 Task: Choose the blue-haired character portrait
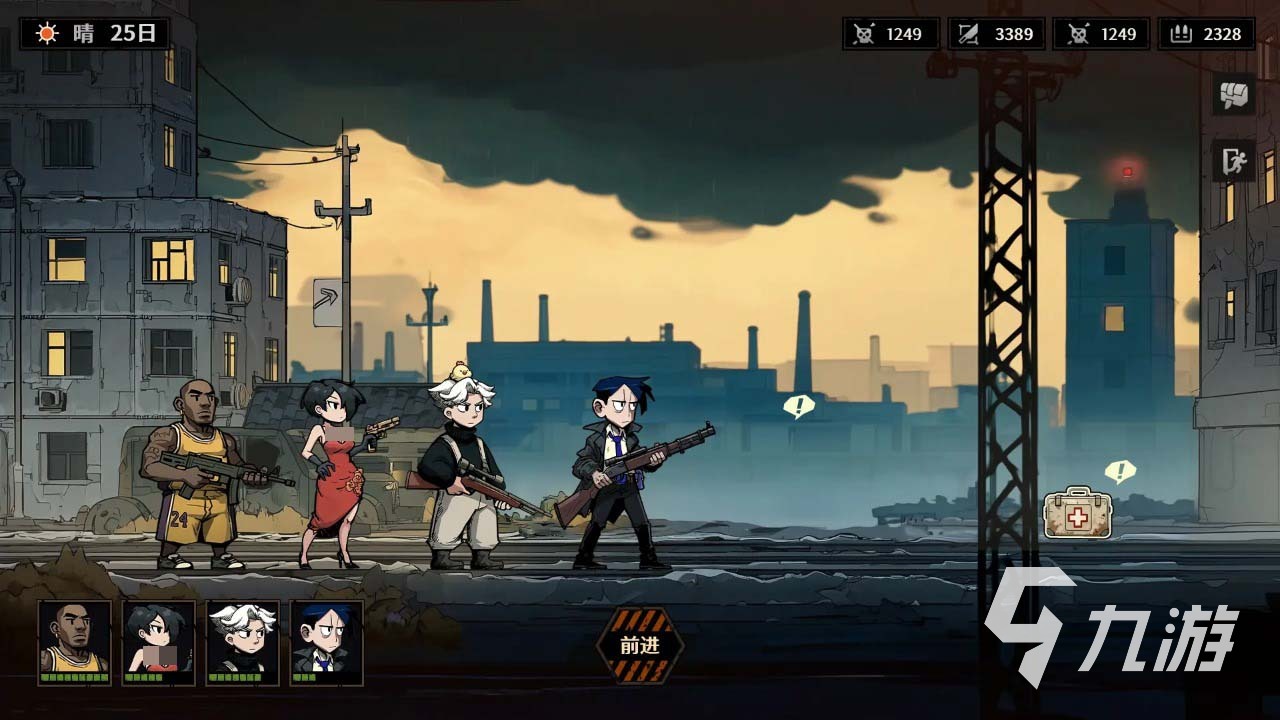(x=327, y=641)
